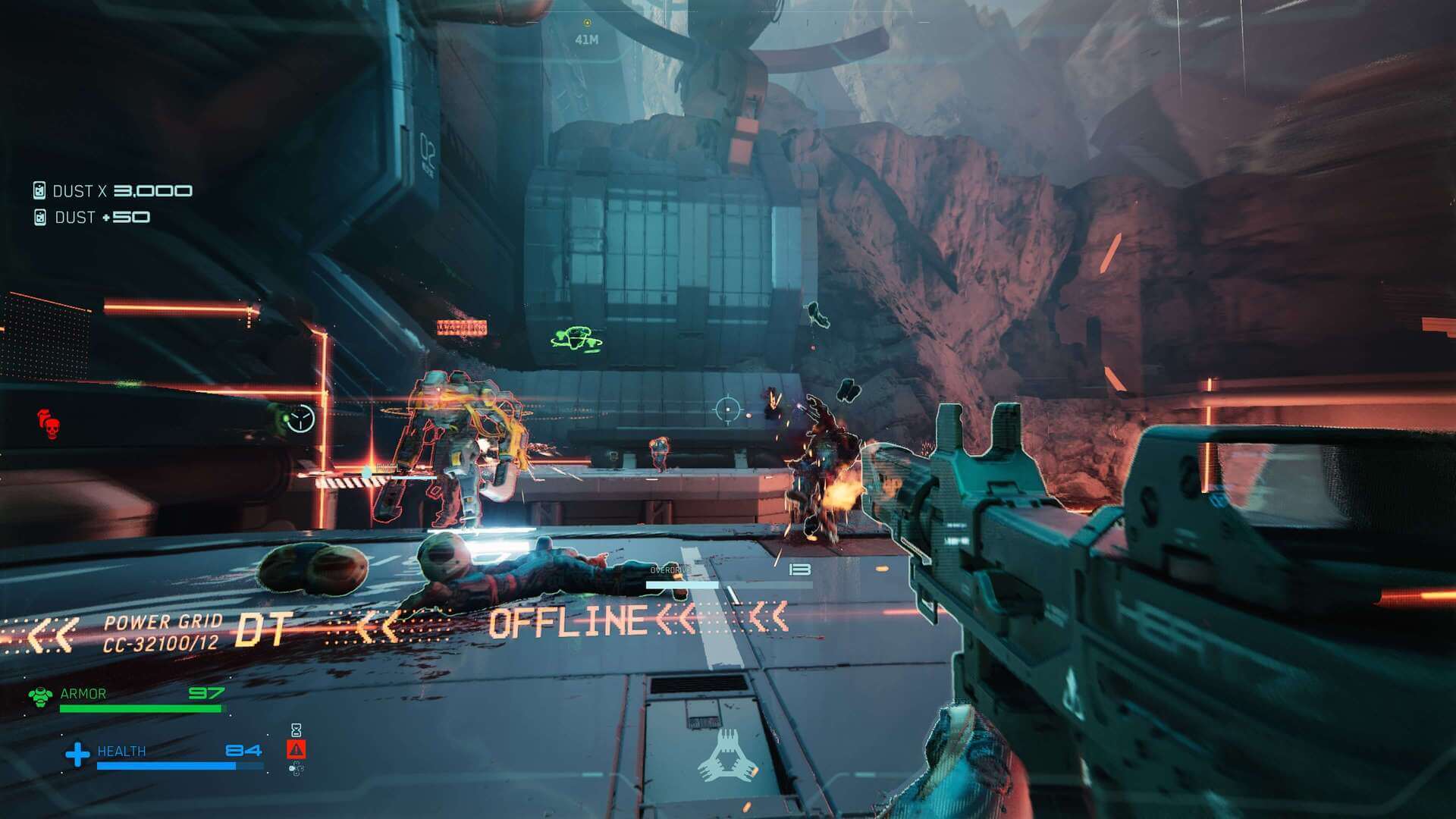Click the blue health cross icon
The width and height of the screenshot is (1456, 819).
(x=77, y=754)
